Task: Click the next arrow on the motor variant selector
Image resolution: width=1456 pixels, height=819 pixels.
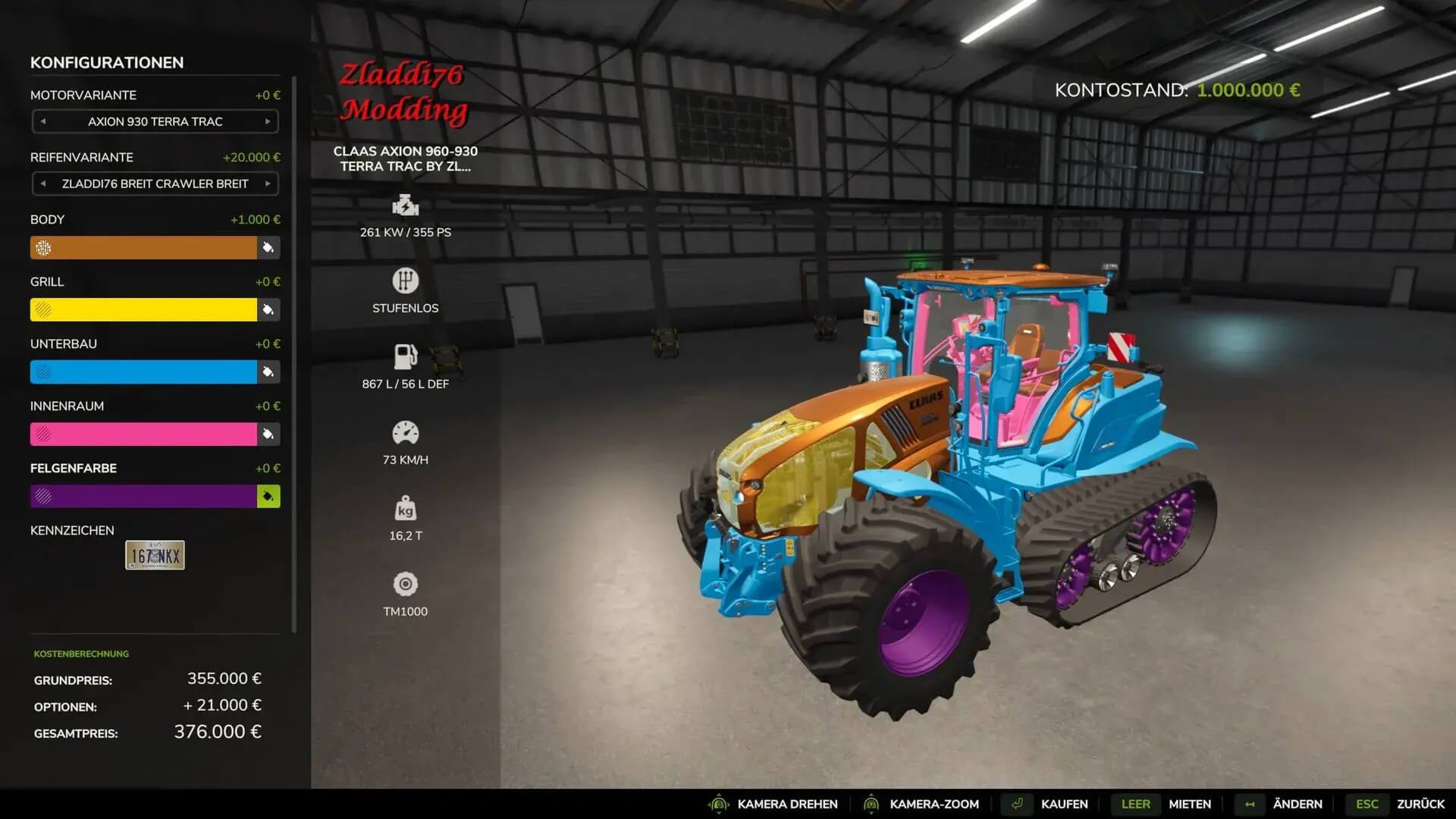Action: (x=267, y=121)
